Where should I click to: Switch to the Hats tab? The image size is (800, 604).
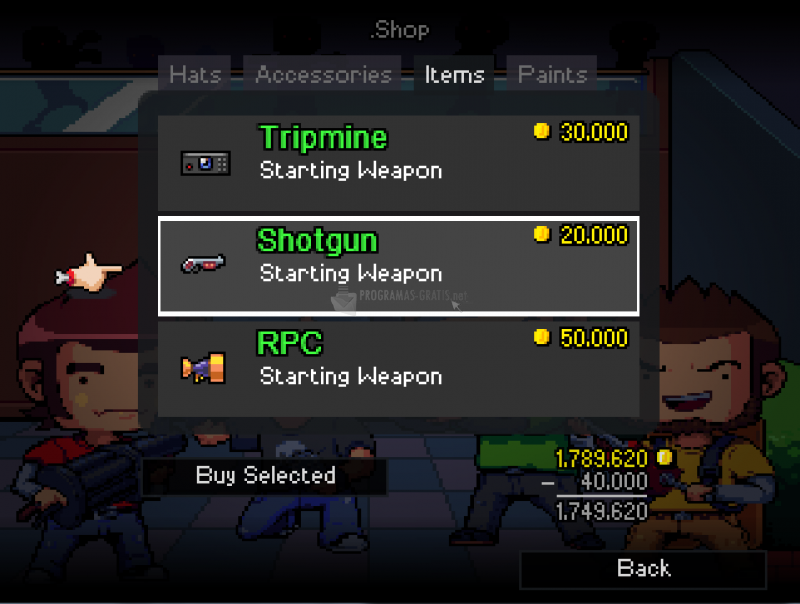click(x=195, y=75)
